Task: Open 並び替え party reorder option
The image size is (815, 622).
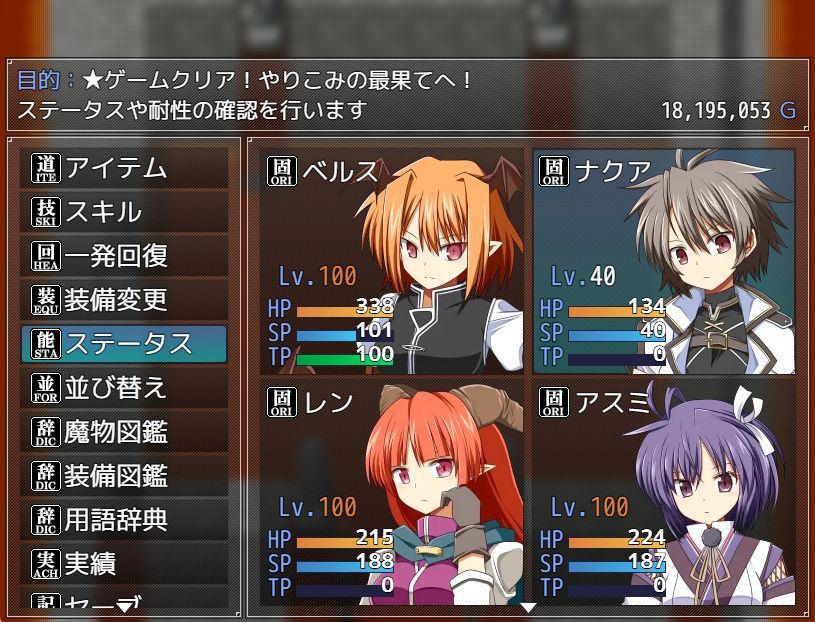Action: click(124, 388)
